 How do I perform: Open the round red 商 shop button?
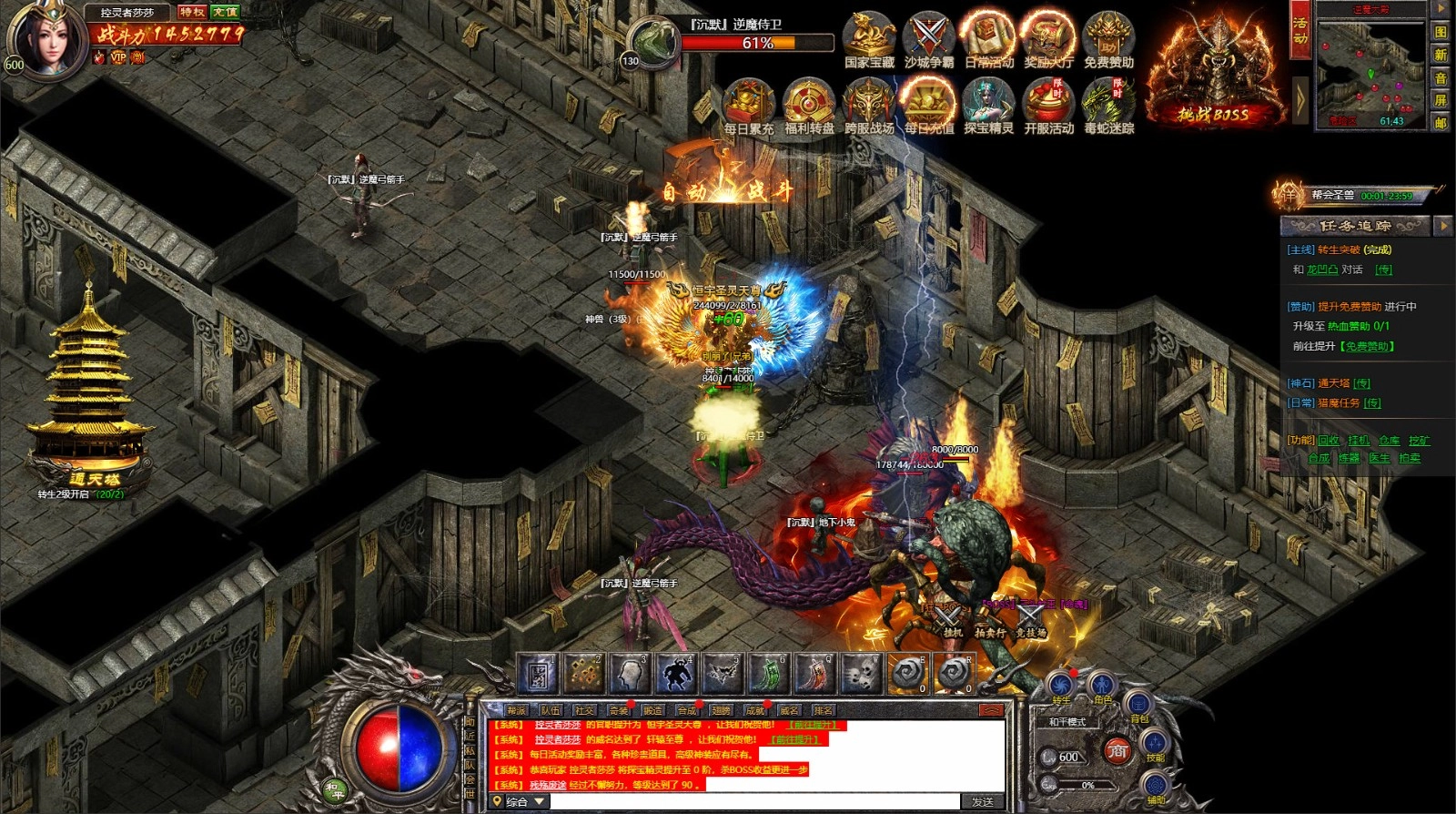point(1117,751)
